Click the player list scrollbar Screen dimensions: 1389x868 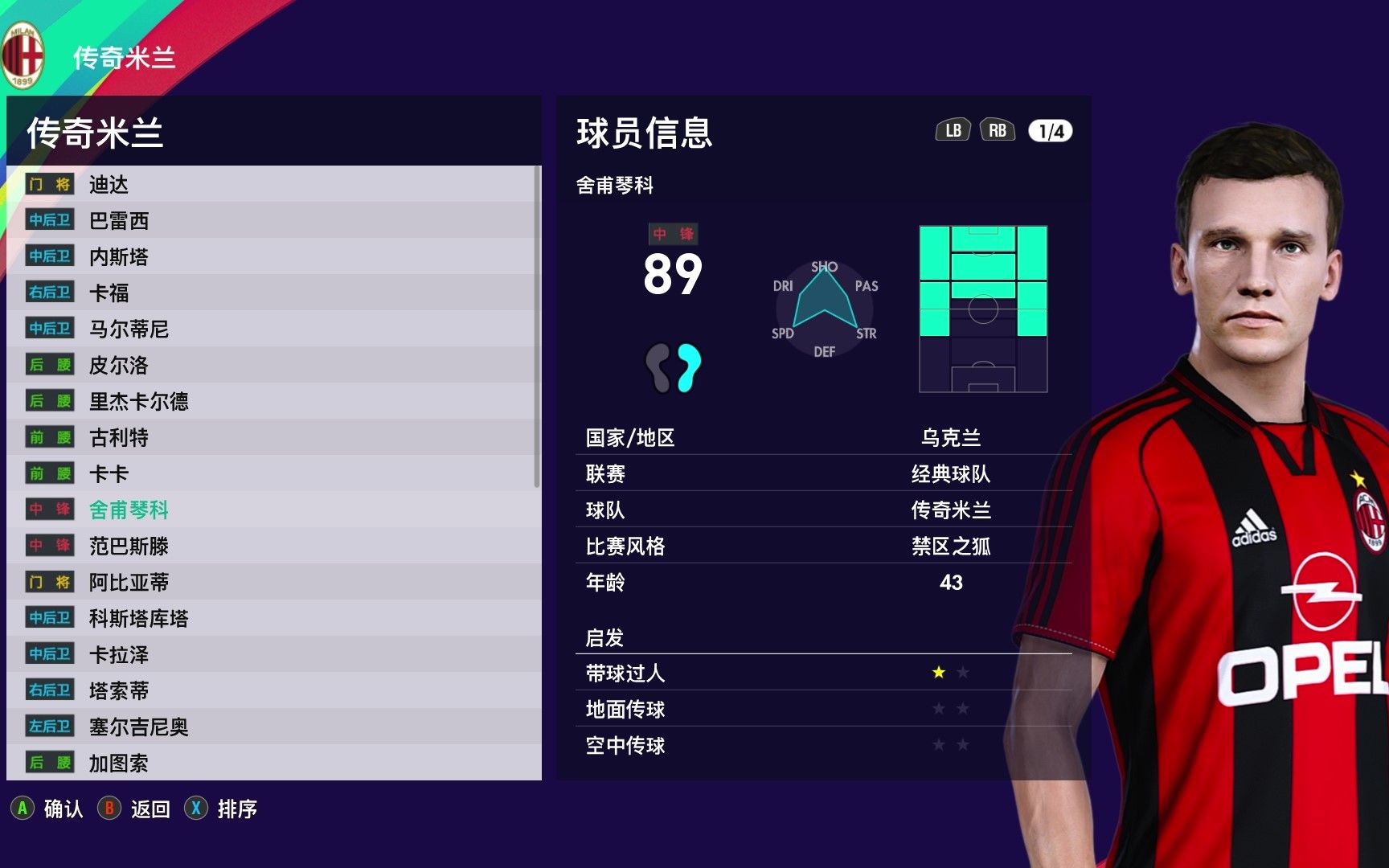(x=537, y=321)
